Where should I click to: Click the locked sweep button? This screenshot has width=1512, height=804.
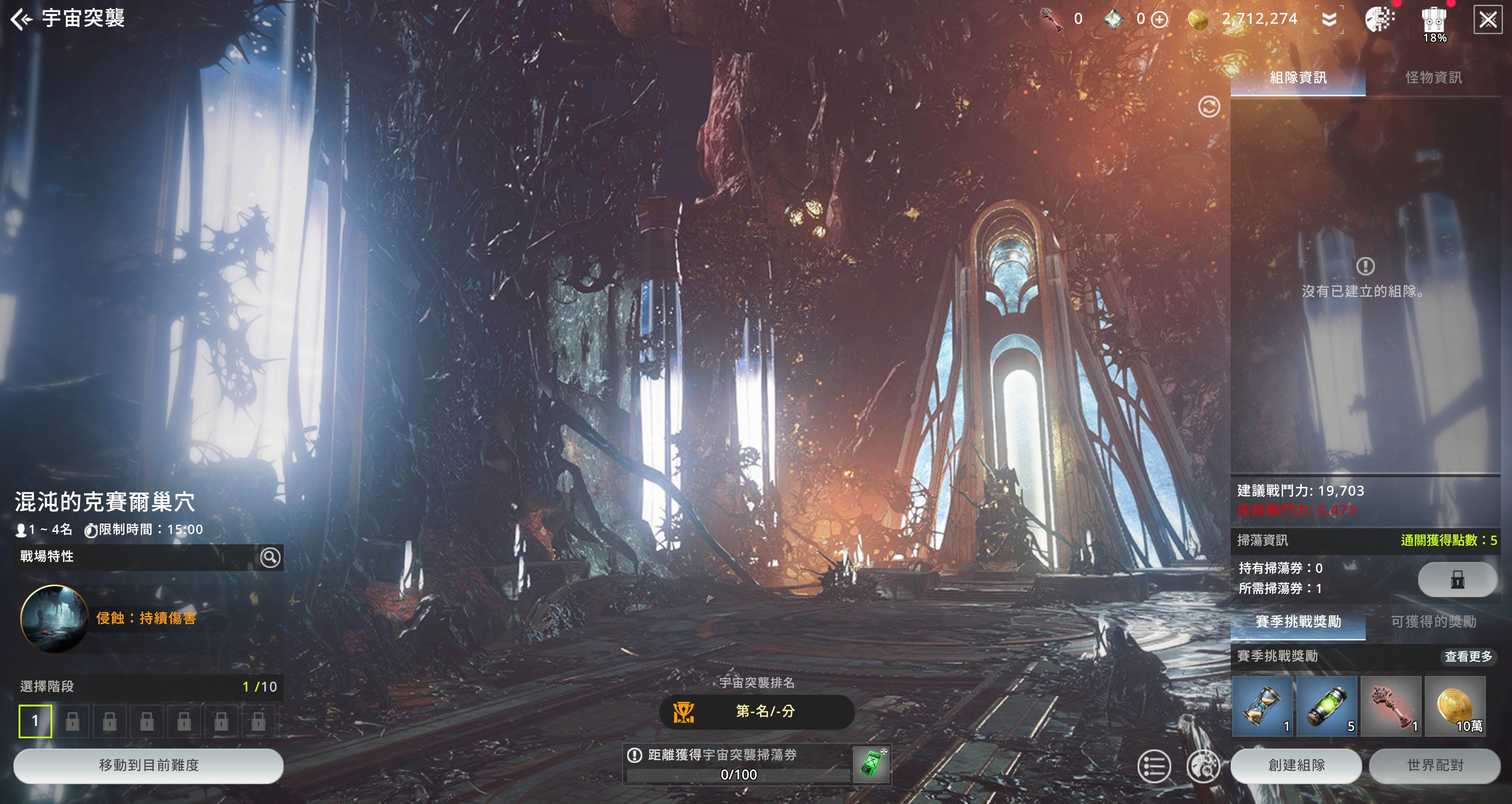coord(1457,579)
